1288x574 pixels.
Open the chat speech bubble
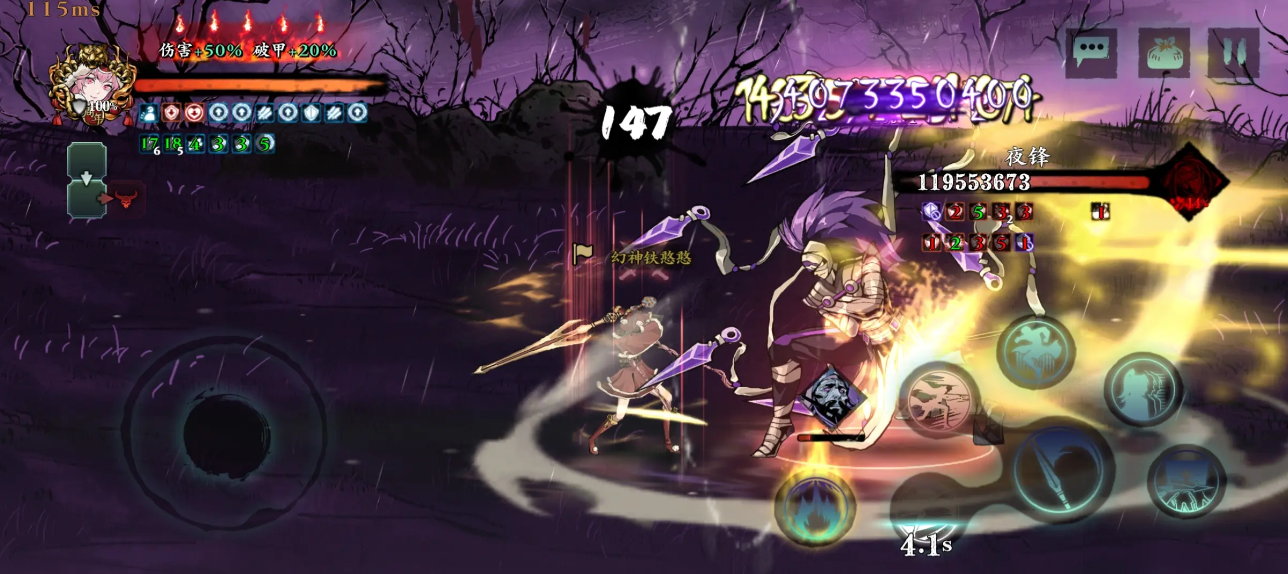coord(1091,52)
